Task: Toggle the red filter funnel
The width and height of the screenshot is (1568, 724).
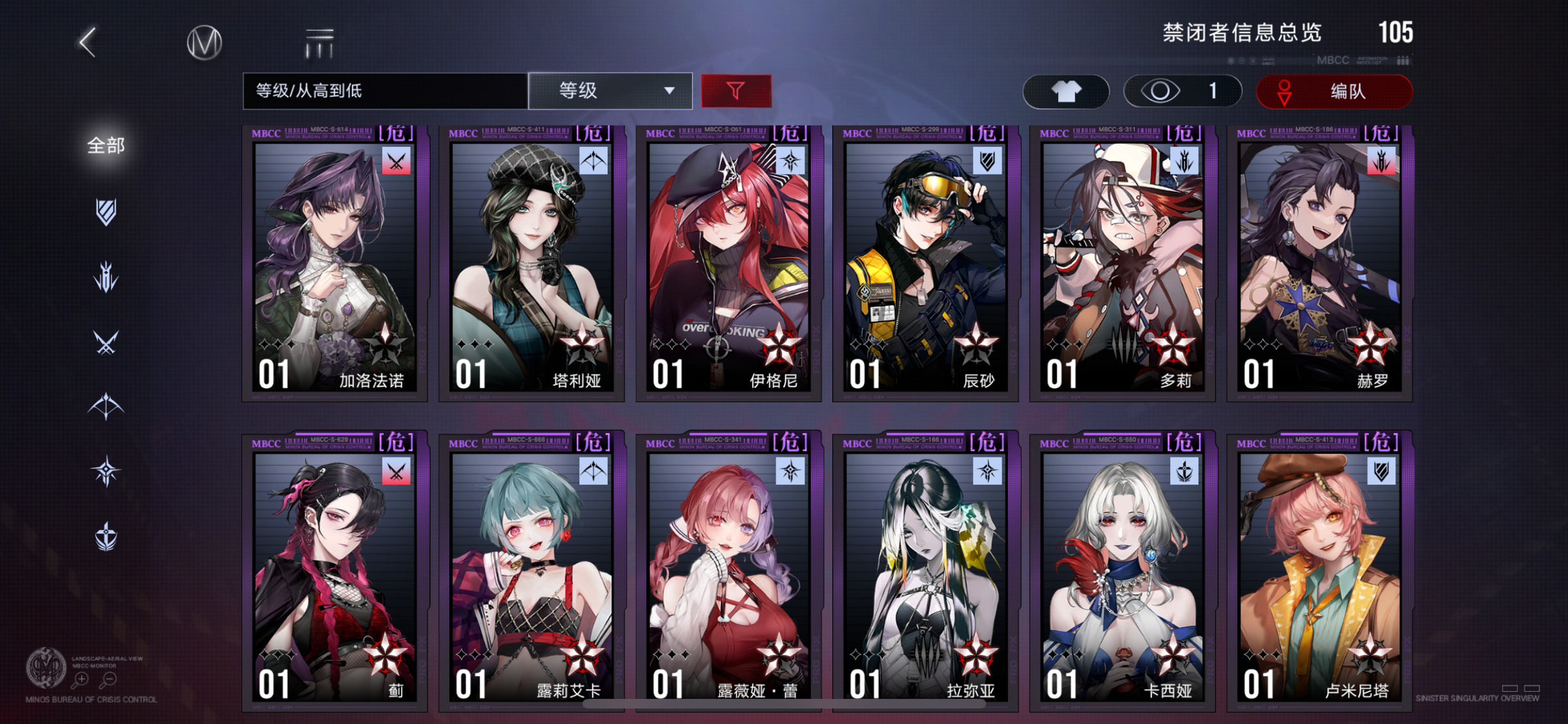Action: click(x=737, y=91)
